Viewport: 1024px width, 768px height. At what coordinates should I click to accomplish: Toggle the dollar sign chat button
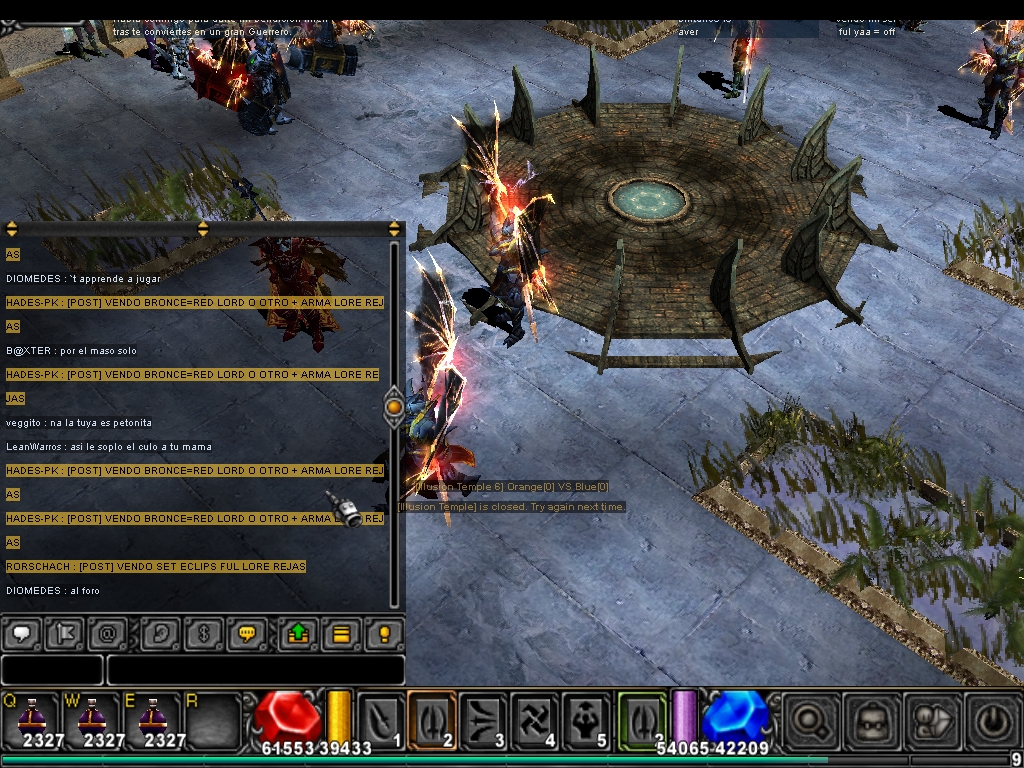[x=203, y=633]
